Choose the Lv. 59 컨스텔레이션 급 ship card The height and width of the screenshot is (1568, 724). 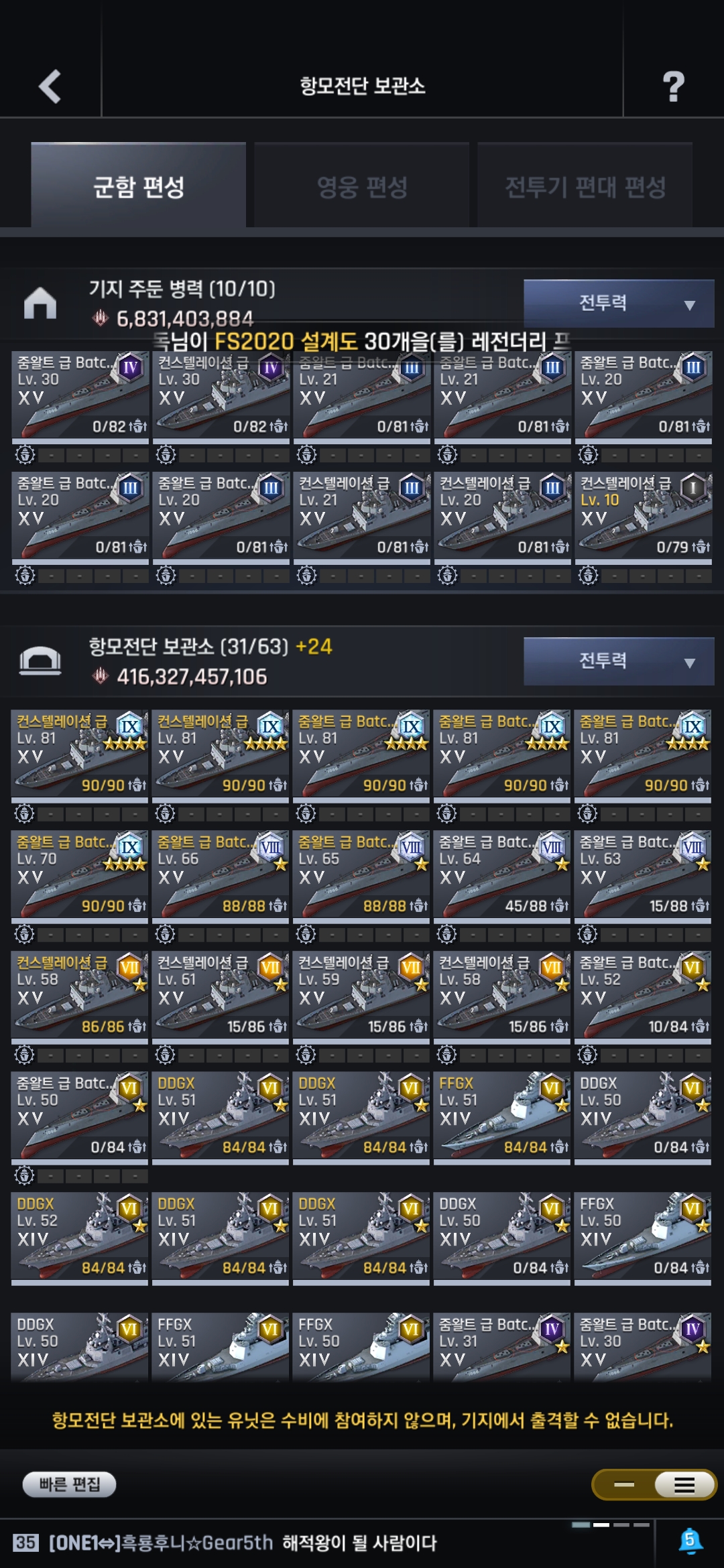(361, 995)
